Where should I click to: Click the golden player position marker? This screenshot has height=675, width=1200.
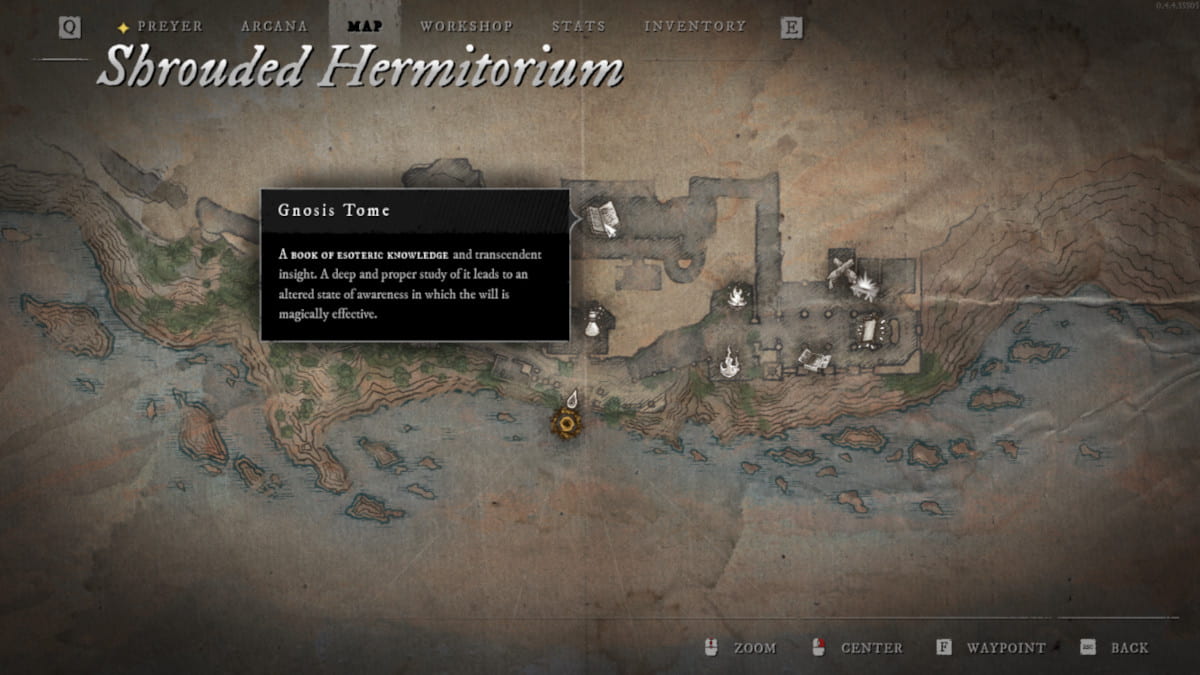567,424
